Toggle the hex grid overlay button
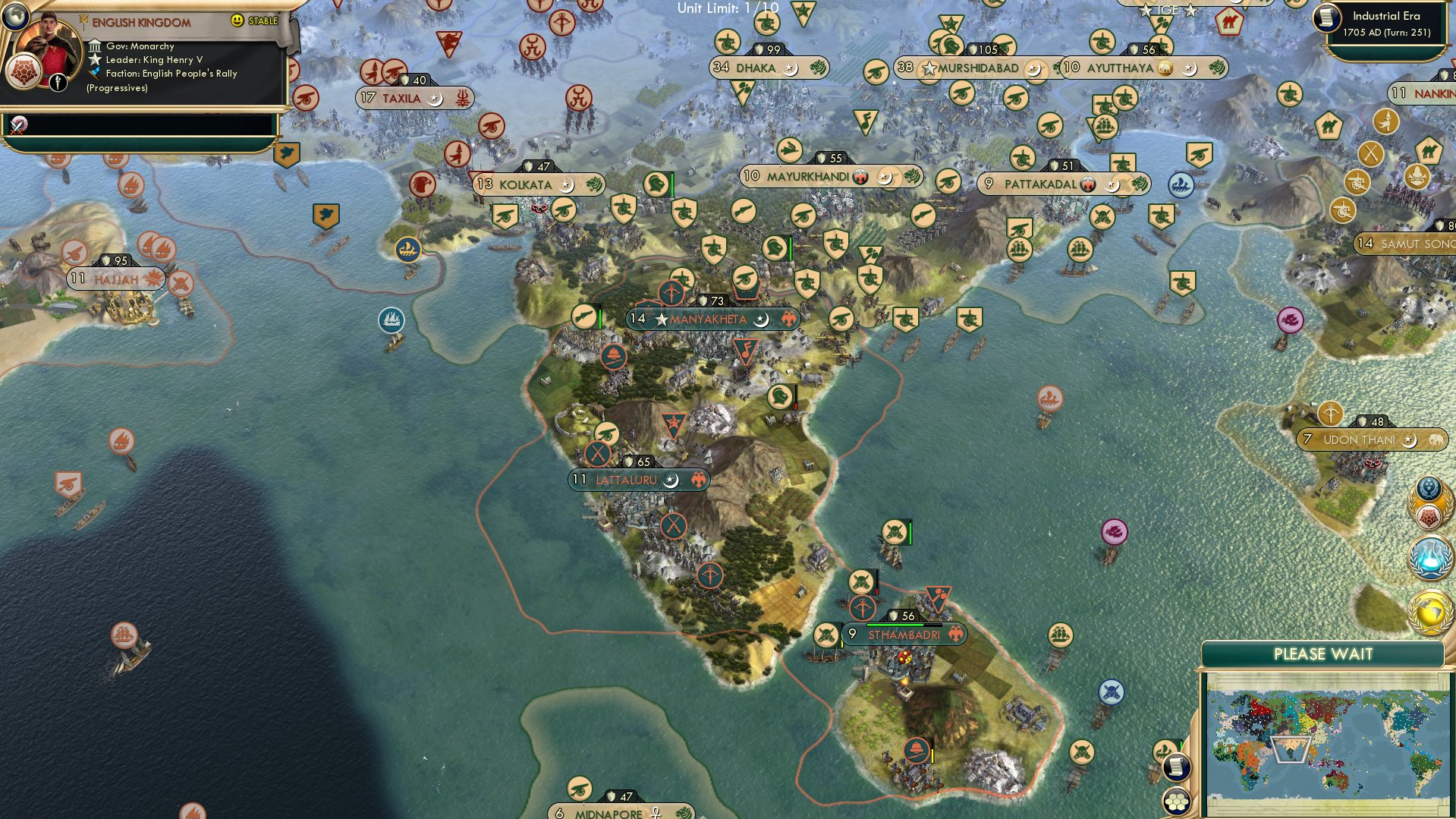1456x819 pixels. (1175, 802)
